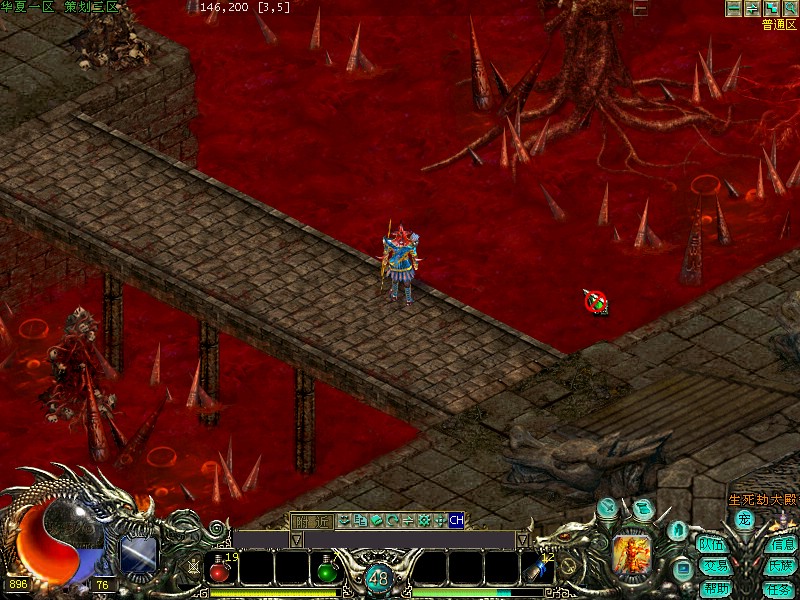The image size is (800, 600).
Task: Click the scroll icon orb button
Action: tap(642, 508)
